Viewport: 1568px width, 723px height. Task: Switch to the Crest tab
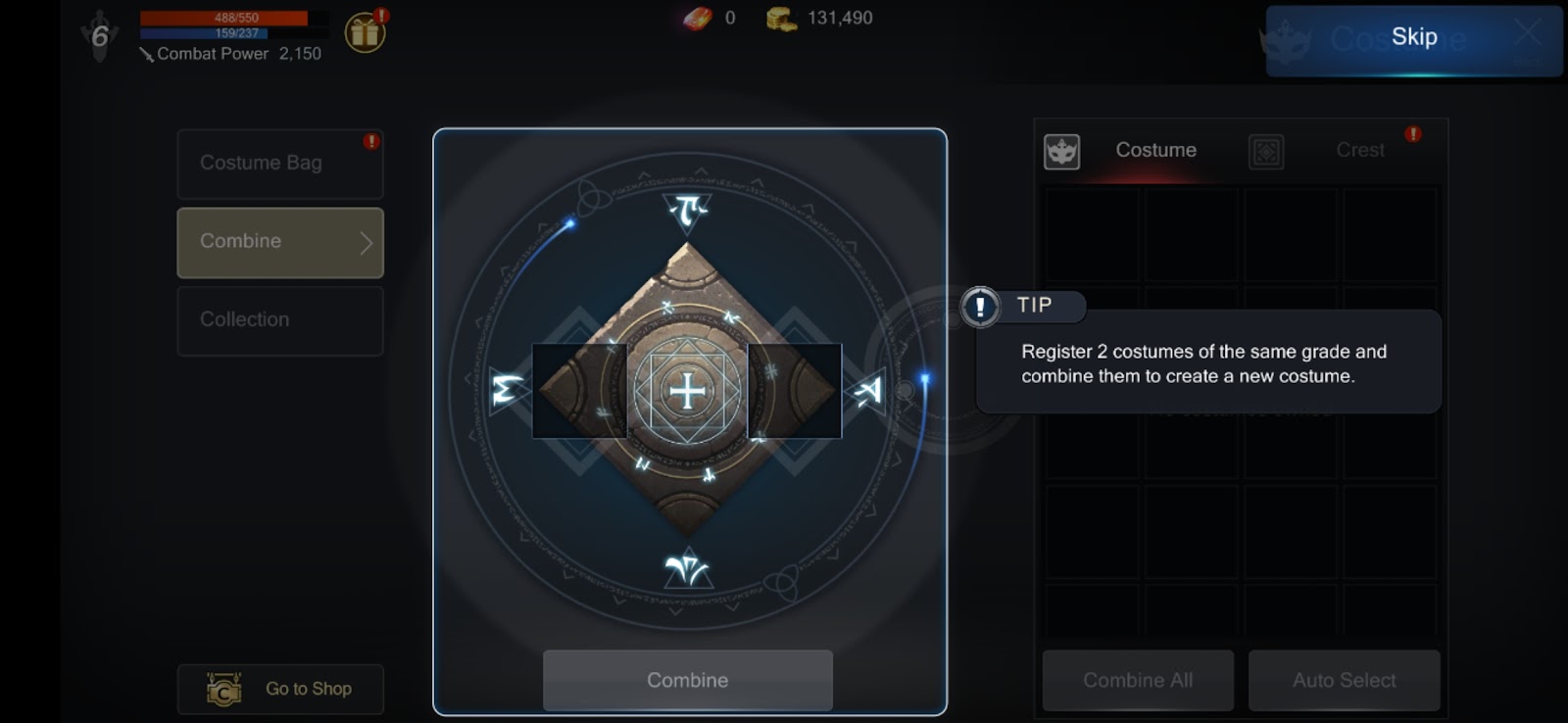(x=1359, y=151)
